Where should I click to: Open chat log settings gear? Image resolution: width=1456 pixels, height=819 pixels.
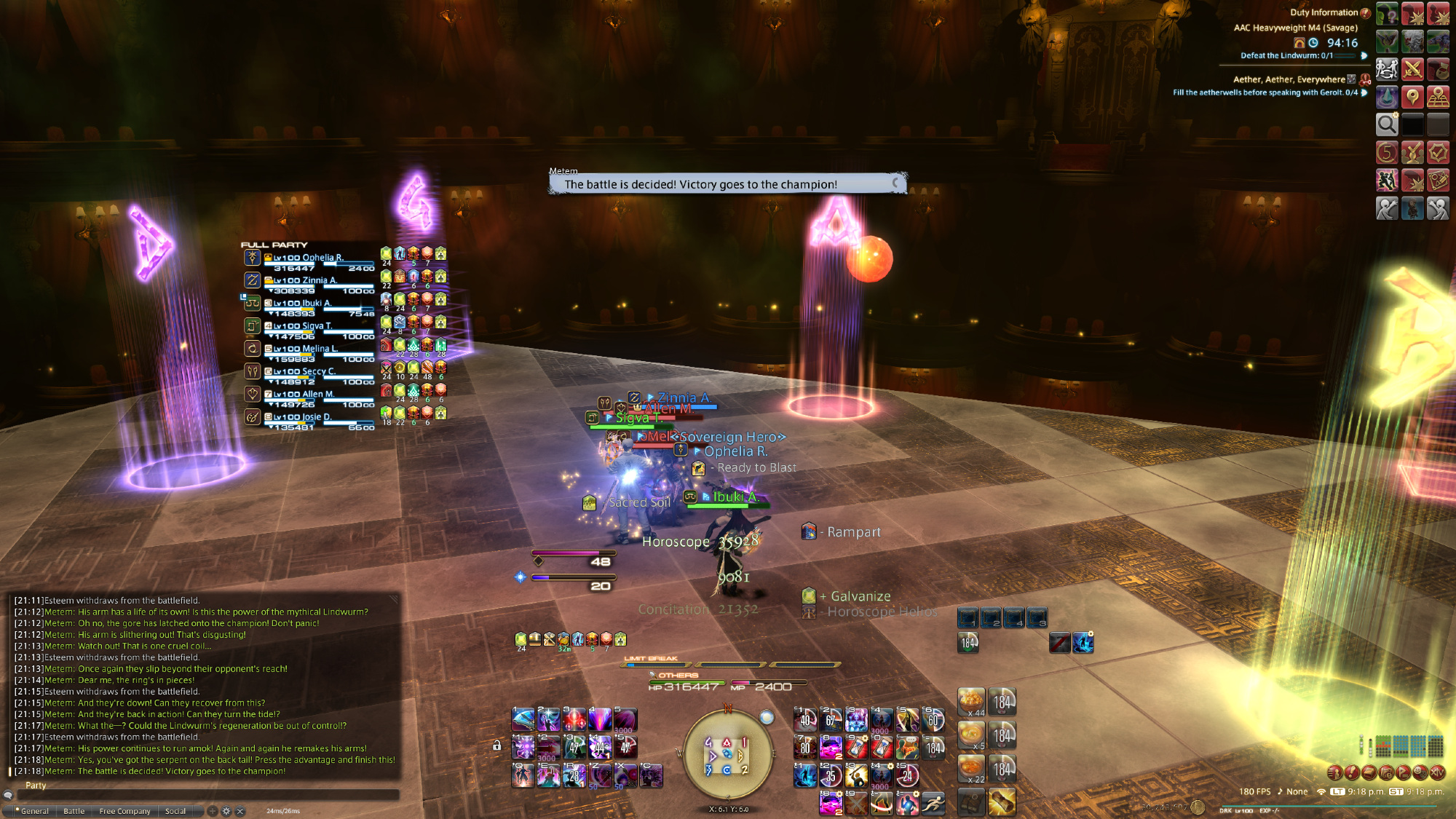[x=226, y=811]
